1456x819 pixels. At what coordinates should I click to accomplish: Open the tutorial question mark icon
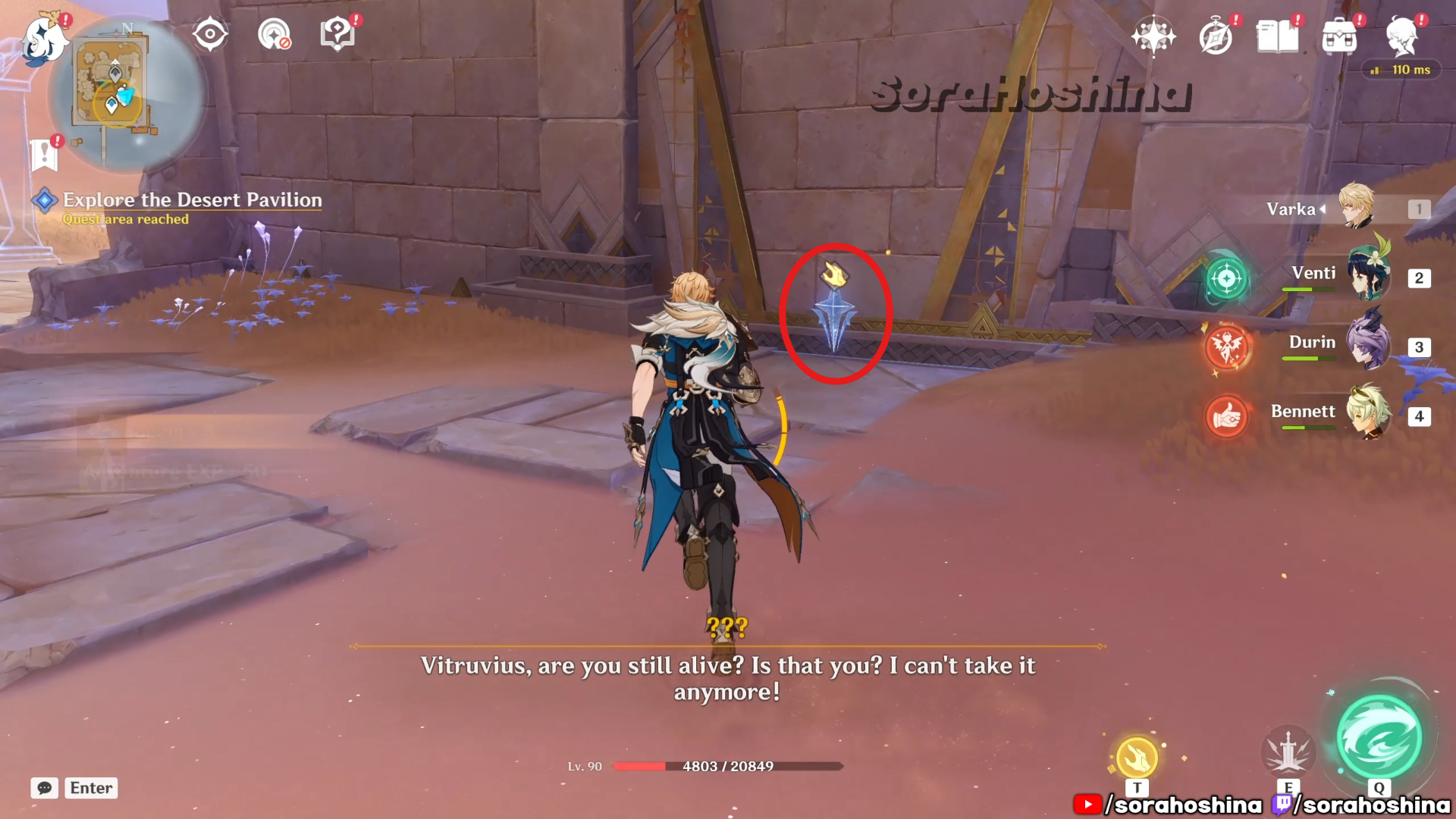pos(337,34)
